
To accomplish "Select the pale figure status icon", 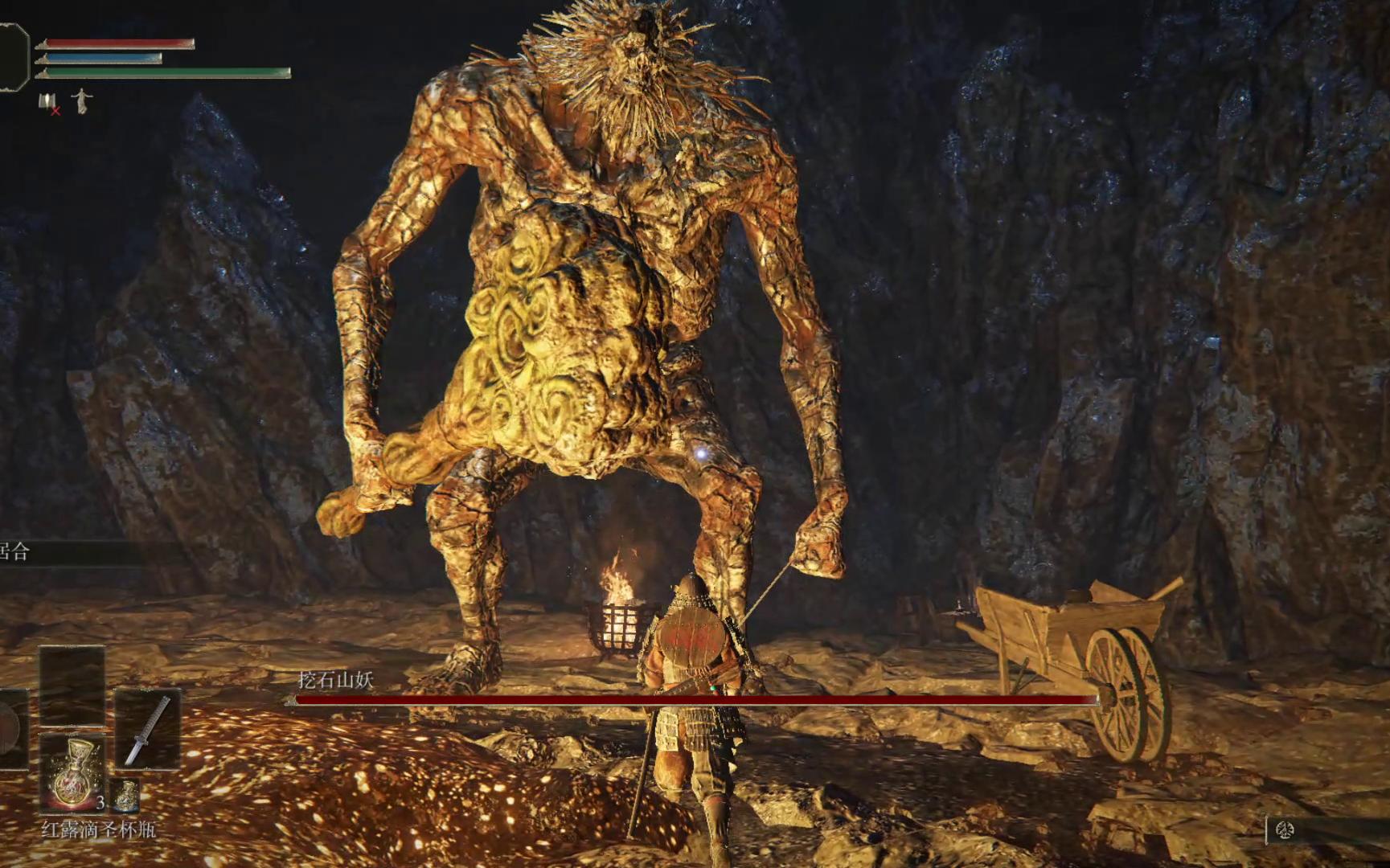I will pyautogui.click(x=82, y=101).
